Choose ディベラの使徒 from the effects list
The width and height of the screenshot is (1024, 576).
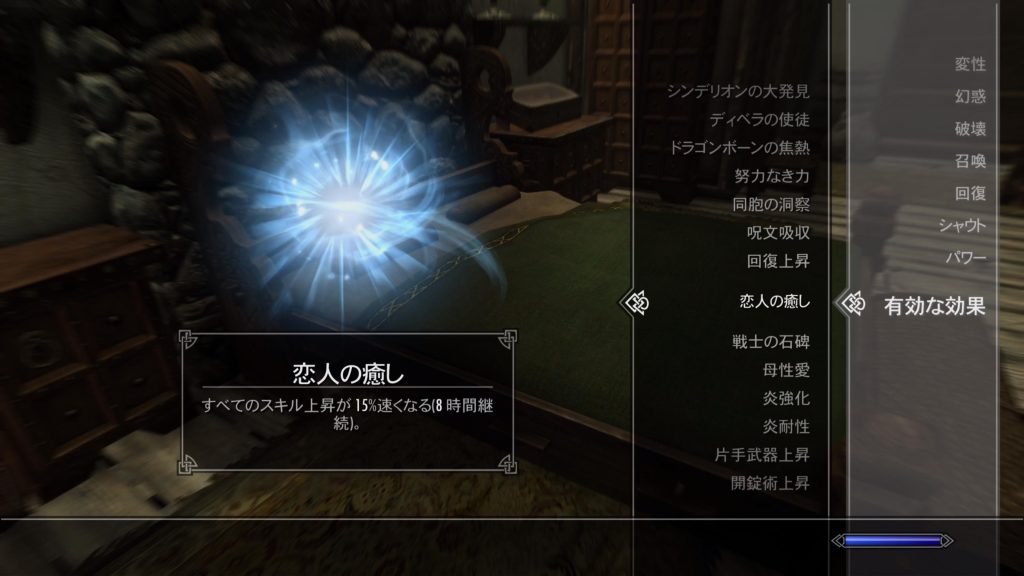point(759,120)
